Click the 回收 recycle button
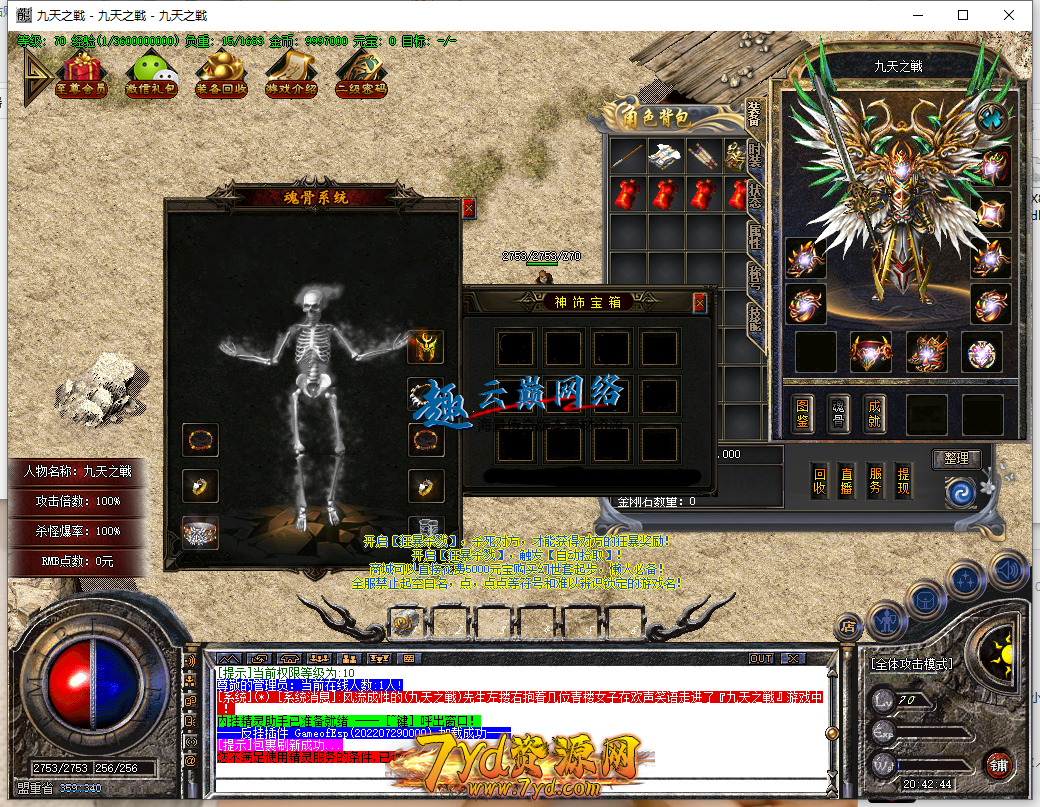The width and height of the screenshot is (1040, 807). click(819, 481)
